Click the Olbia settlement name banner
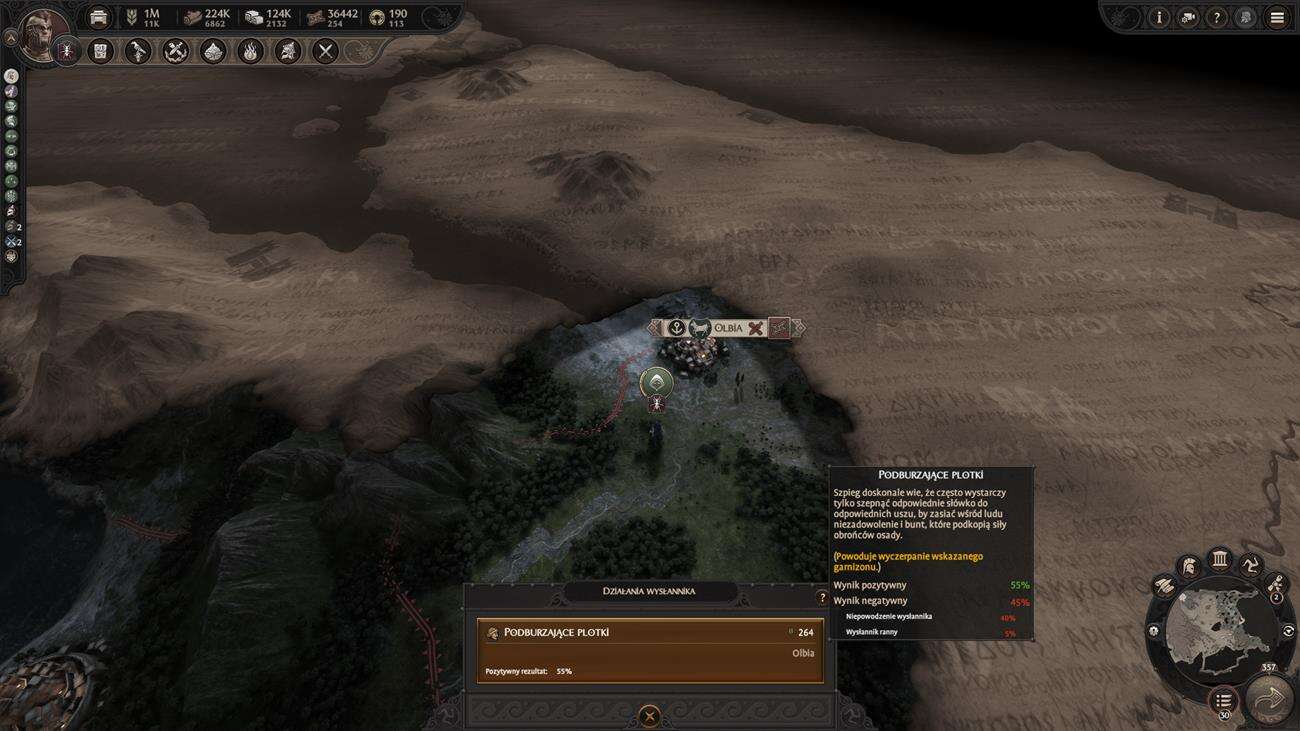Viewport: 1300px width, 731px height. coord(727,328)
